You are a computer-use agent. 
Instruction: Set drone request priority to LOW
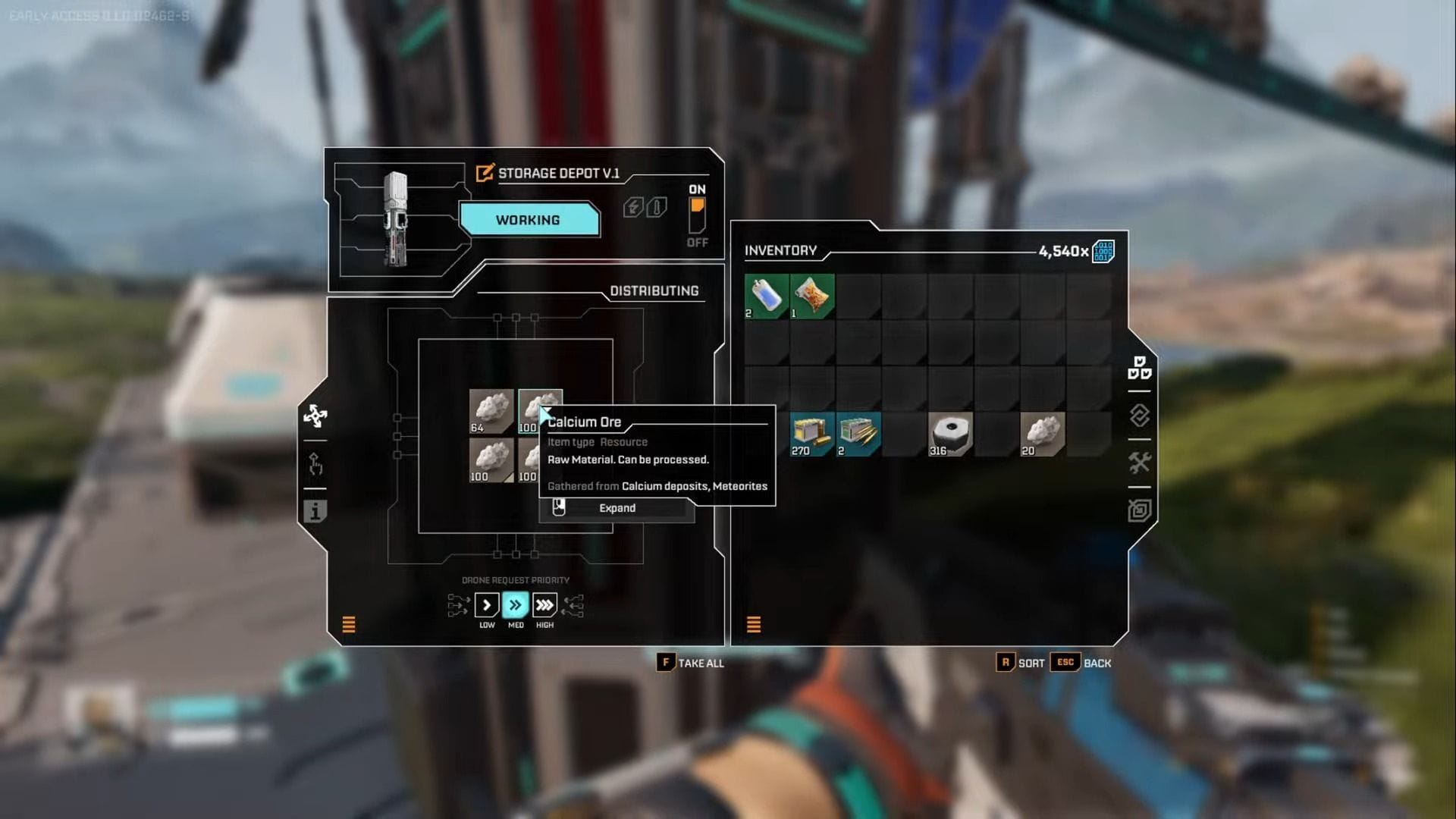(486, 604)
